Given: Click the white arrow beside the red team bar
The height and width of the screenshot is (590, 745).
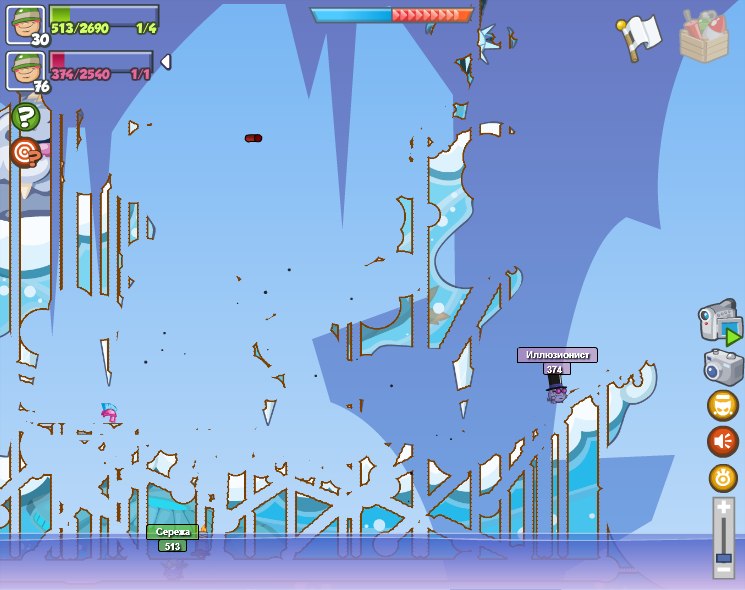Looking at the screenshot, I should [x=166, y=62].
